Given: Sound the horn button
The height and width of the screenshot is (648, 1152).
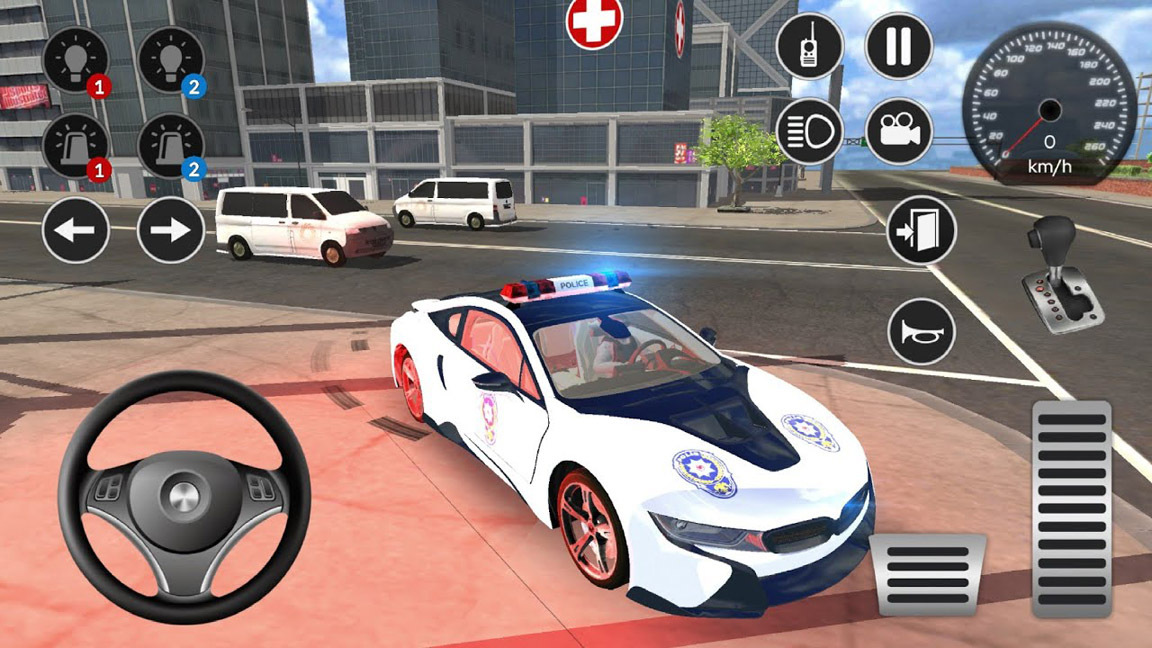Looking at the screenshot, I should click(921, 332).
